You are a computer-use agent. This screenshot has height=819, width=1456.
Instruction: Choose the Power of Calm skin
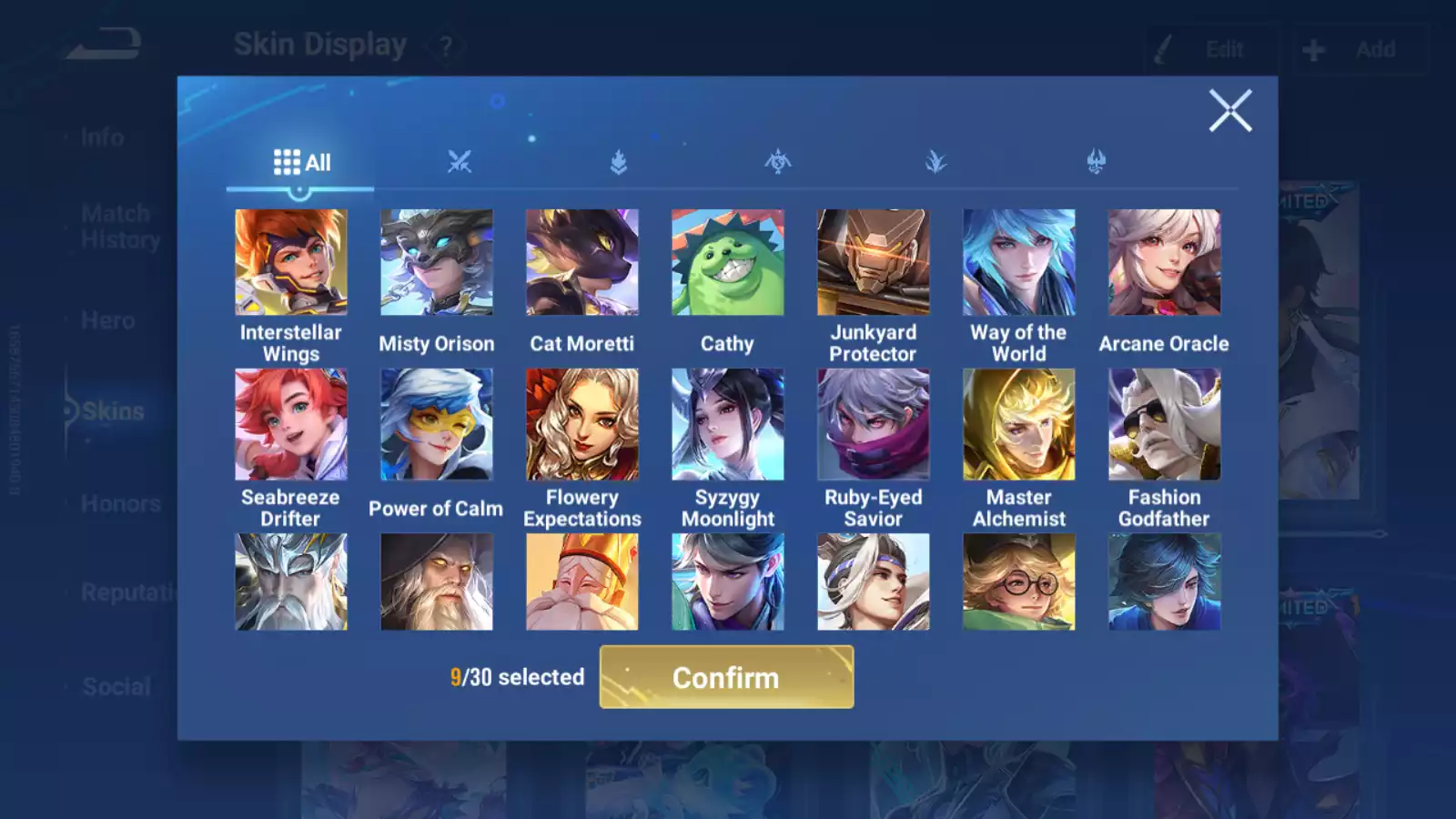click(x=437, y=424)
